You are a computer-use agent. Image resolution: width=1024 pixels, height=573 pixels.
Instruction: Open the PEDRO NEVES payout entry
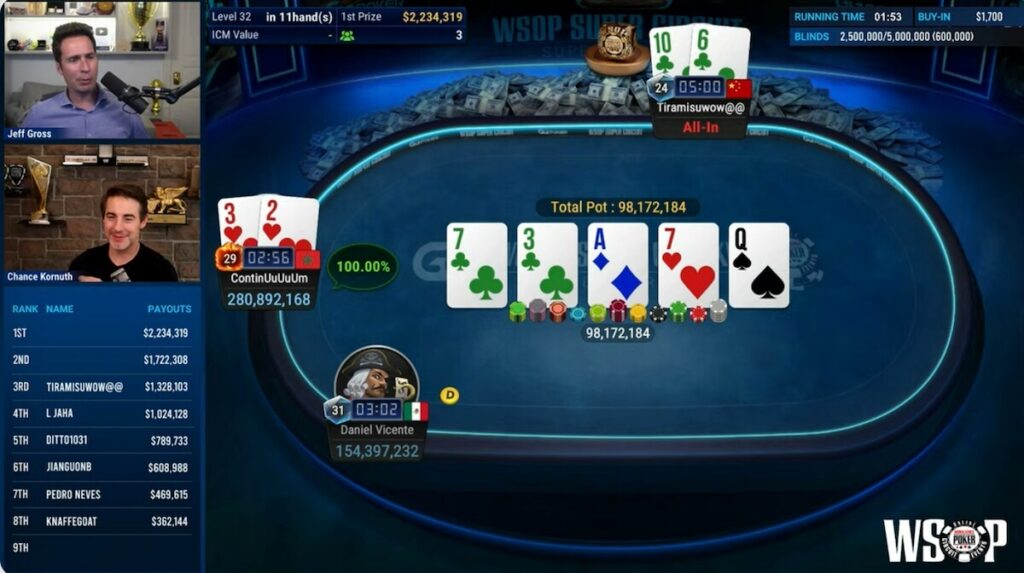tap(102, 494)
